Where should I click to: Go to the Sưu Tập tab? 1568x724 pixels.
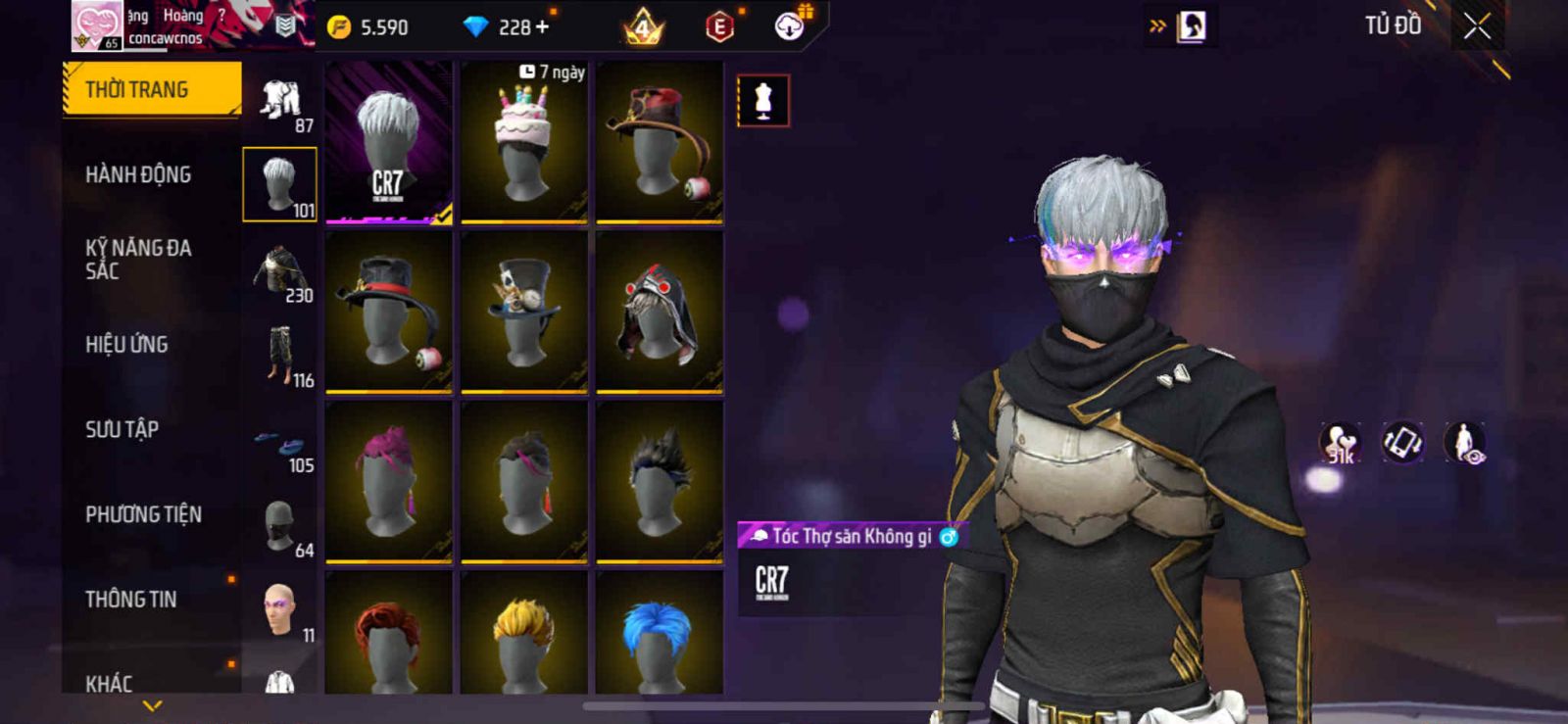click(x=122, y=429)
